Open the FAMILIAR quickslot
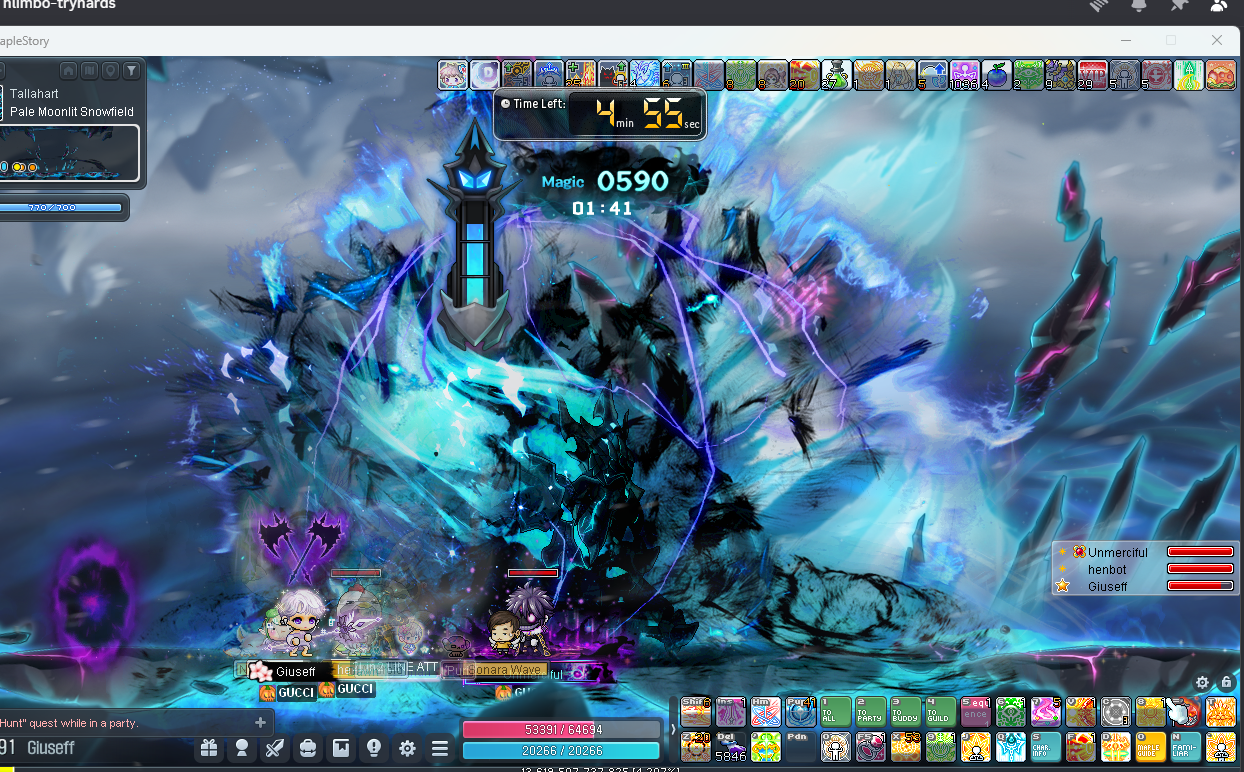The width and height of the screenshot is (1244, 772). click(1186, 747)
